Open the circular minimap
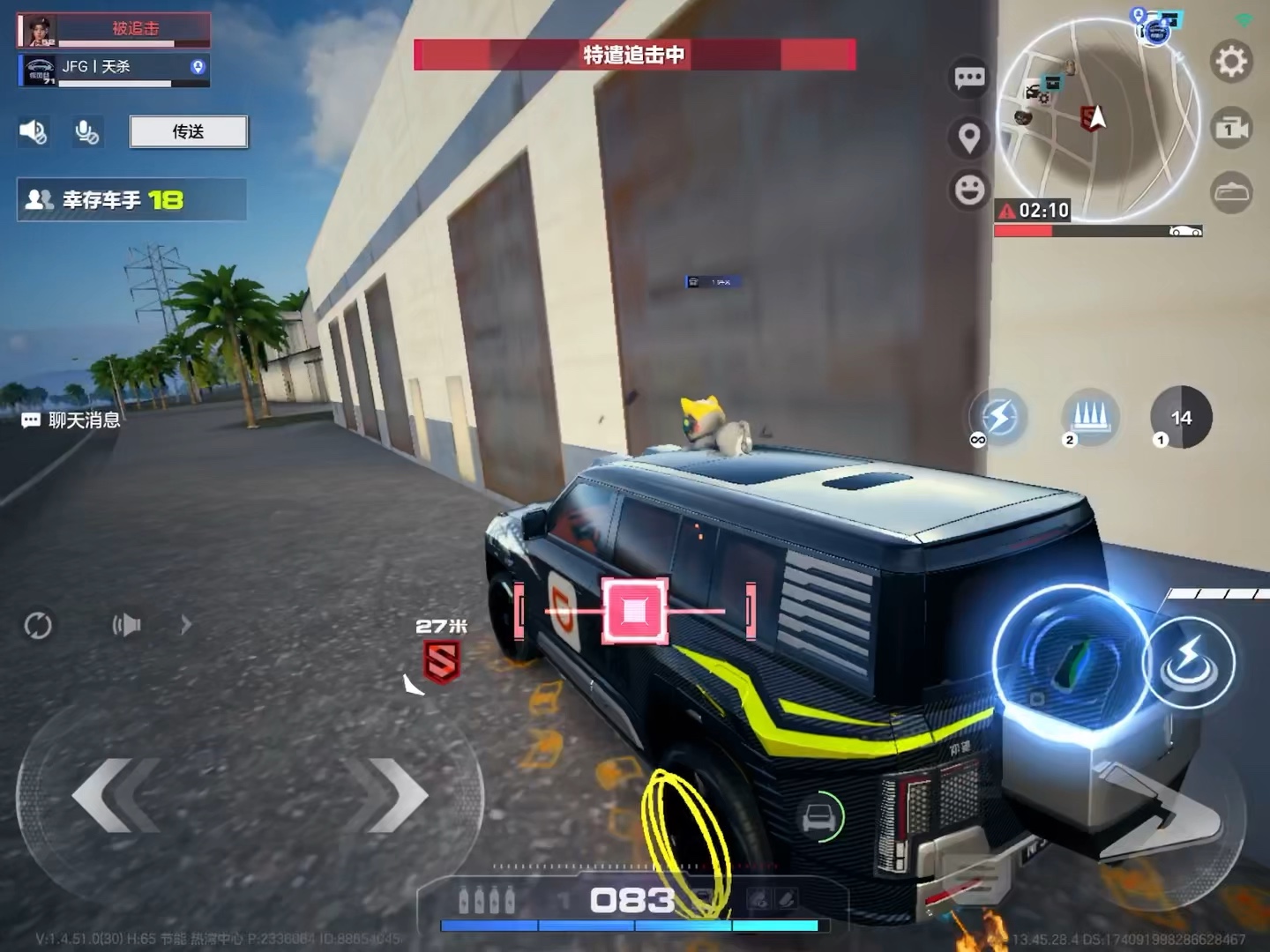 tap(1097, 120)
